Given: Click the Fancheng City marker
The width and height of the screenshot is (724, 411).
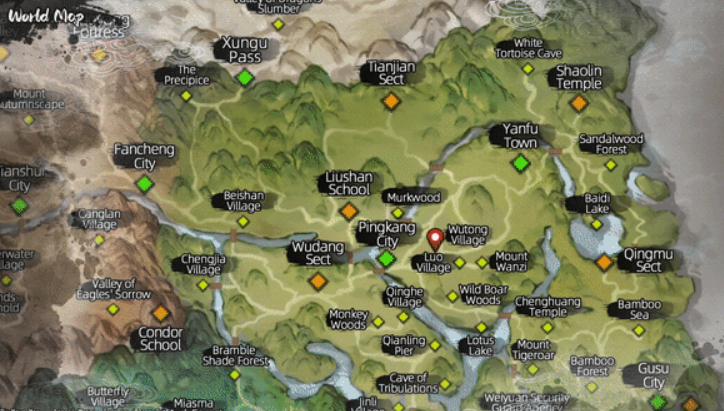Looking at the screenshot, I should pyautogui.click(x=145, y=184).
